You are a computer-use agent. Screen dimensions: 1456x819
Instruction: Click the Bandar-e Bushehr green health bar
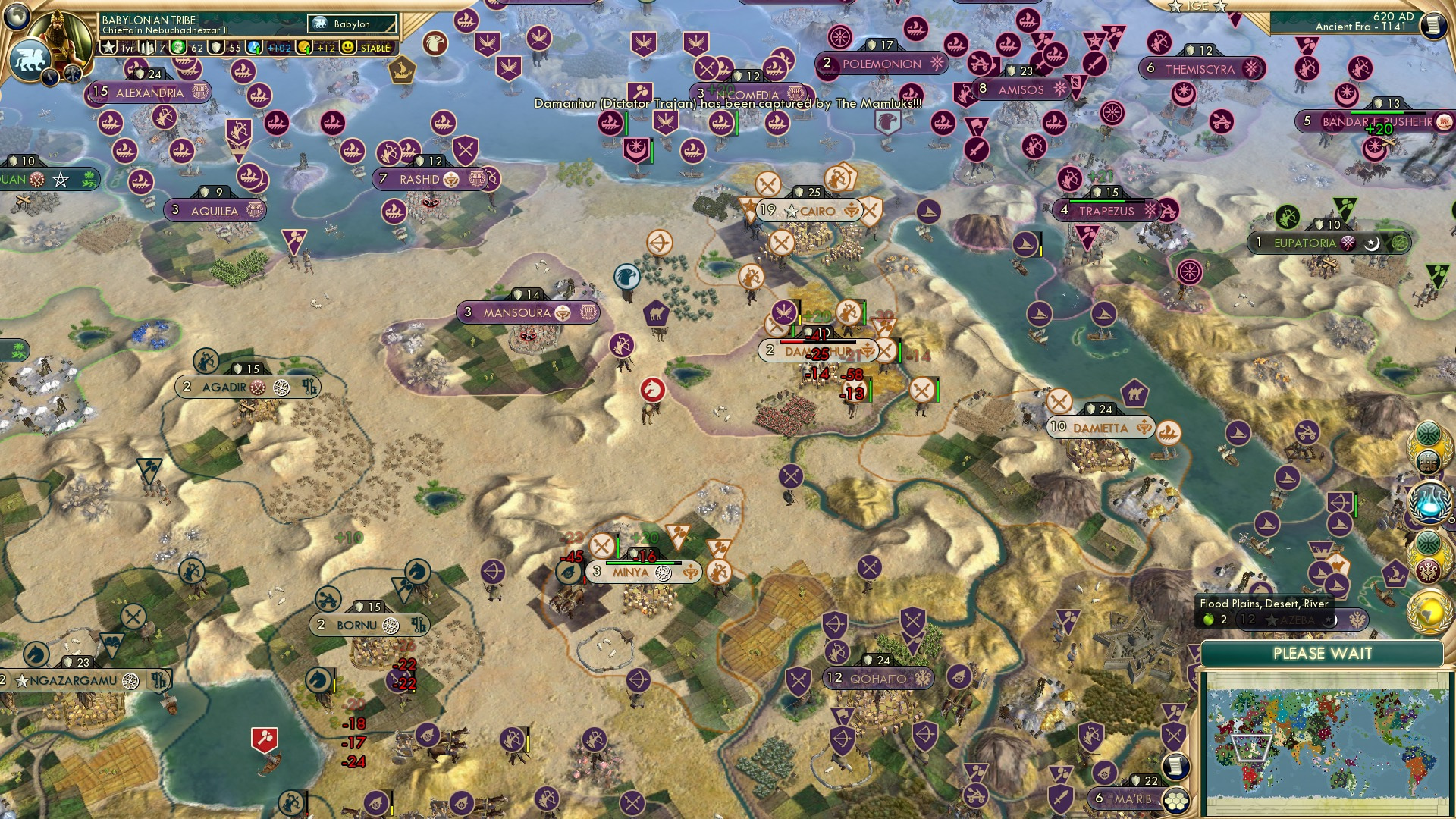(1377, 112)
